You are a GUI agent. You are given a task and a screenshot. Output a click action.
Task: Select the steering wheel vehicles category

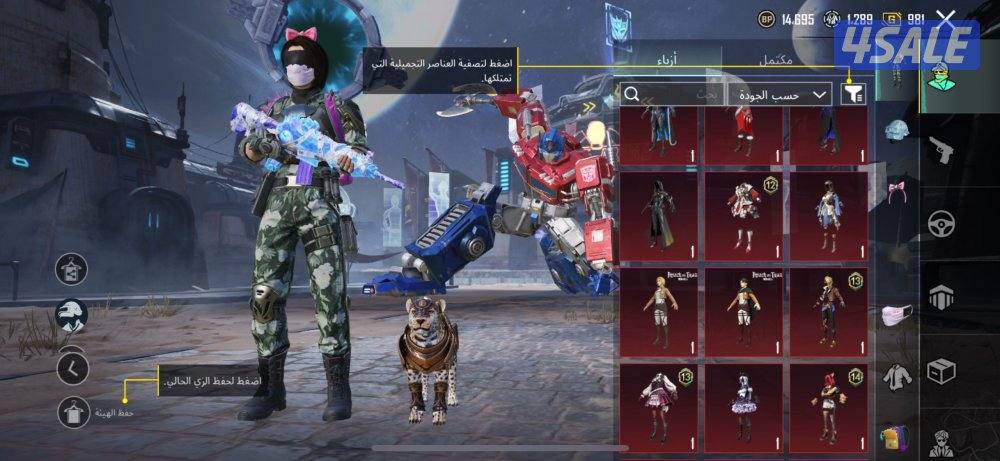point(942,224)
